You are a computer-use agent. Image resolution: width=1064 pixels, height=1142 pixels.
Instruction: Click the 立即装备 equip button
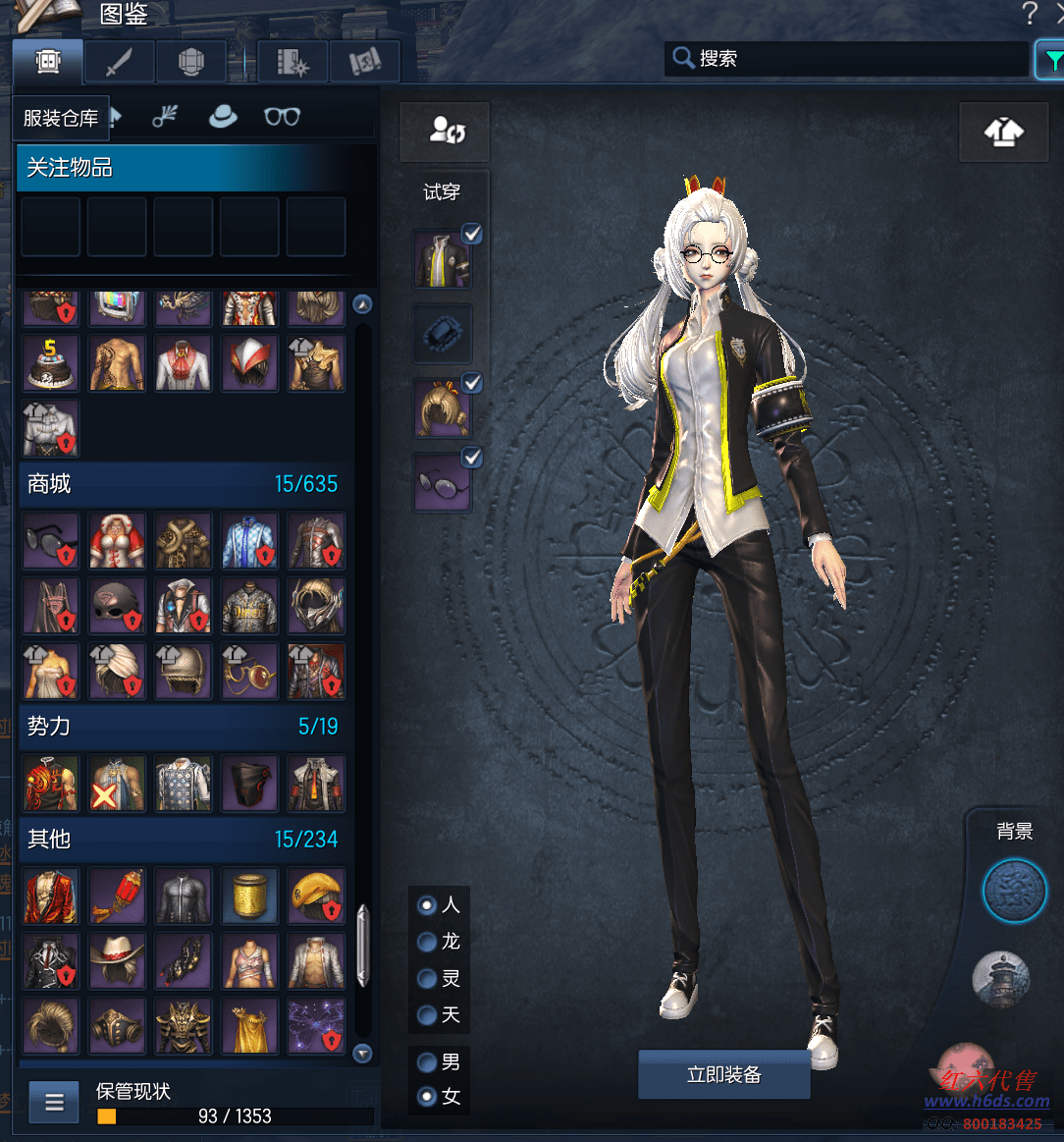723,1074
